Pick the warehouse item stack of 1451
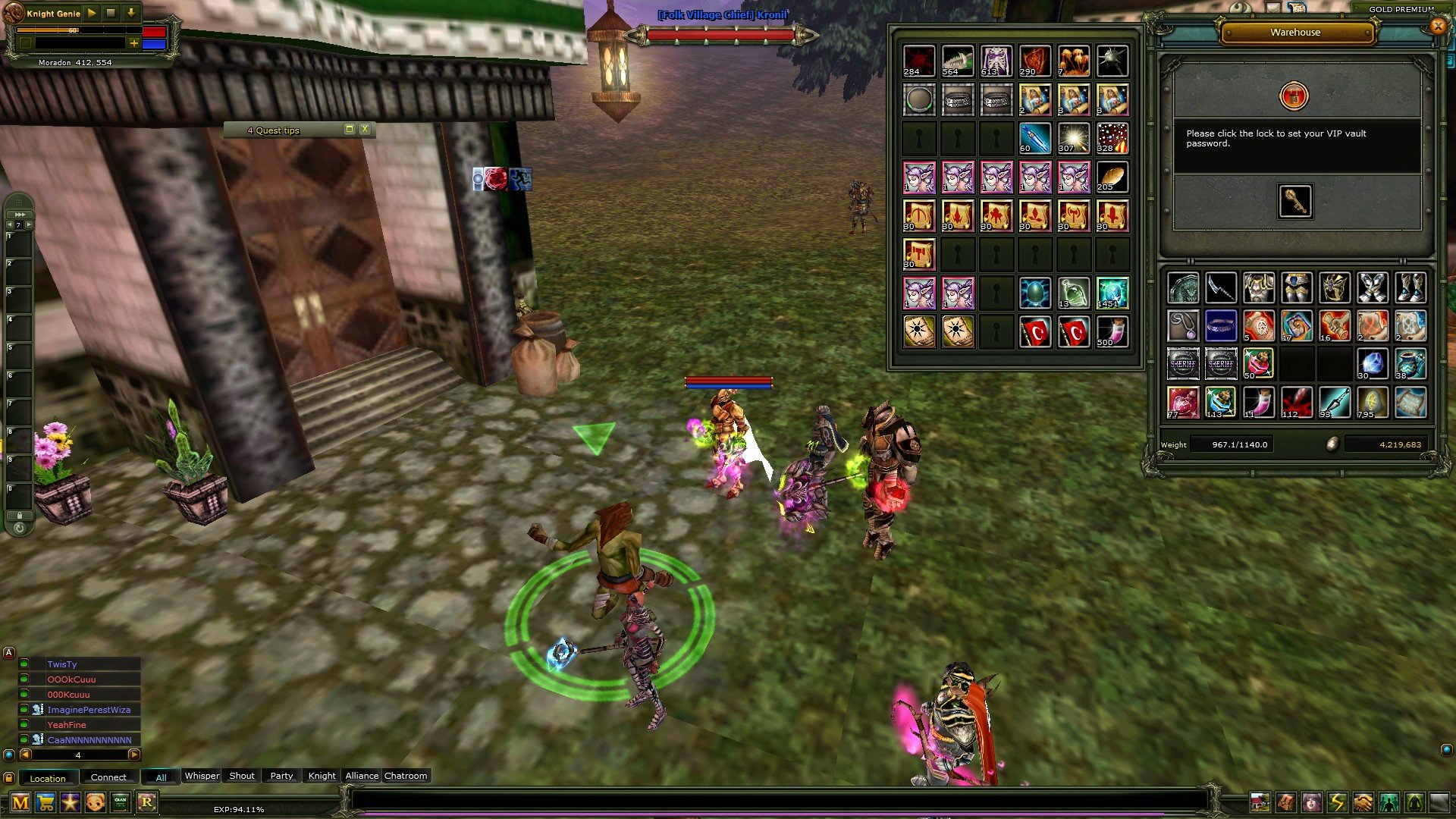Screen dimensions: 1456x819 [x=1112, y=293]
